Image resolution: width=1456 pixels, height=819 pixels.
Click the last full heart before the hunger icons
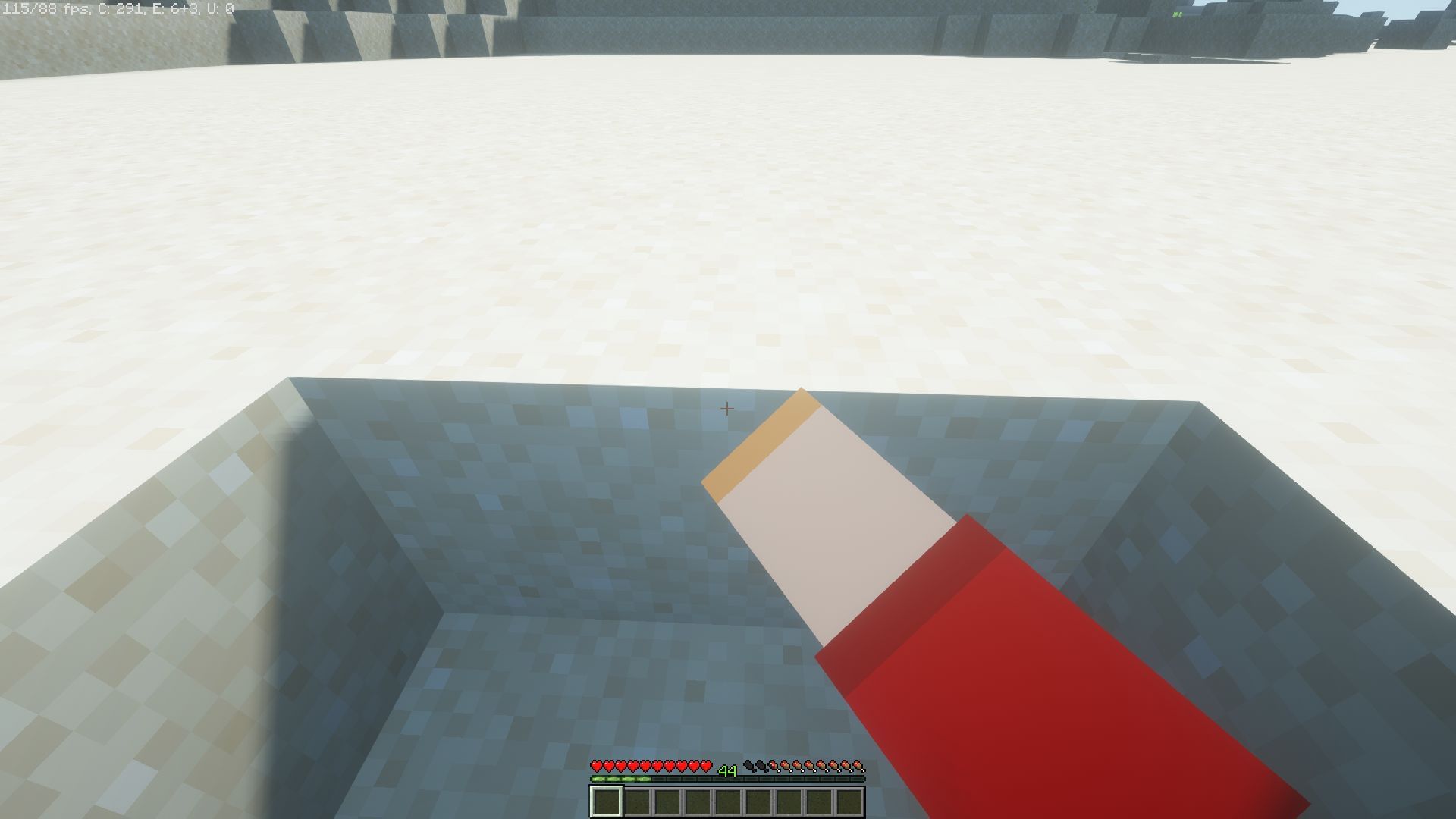(707, 767)
